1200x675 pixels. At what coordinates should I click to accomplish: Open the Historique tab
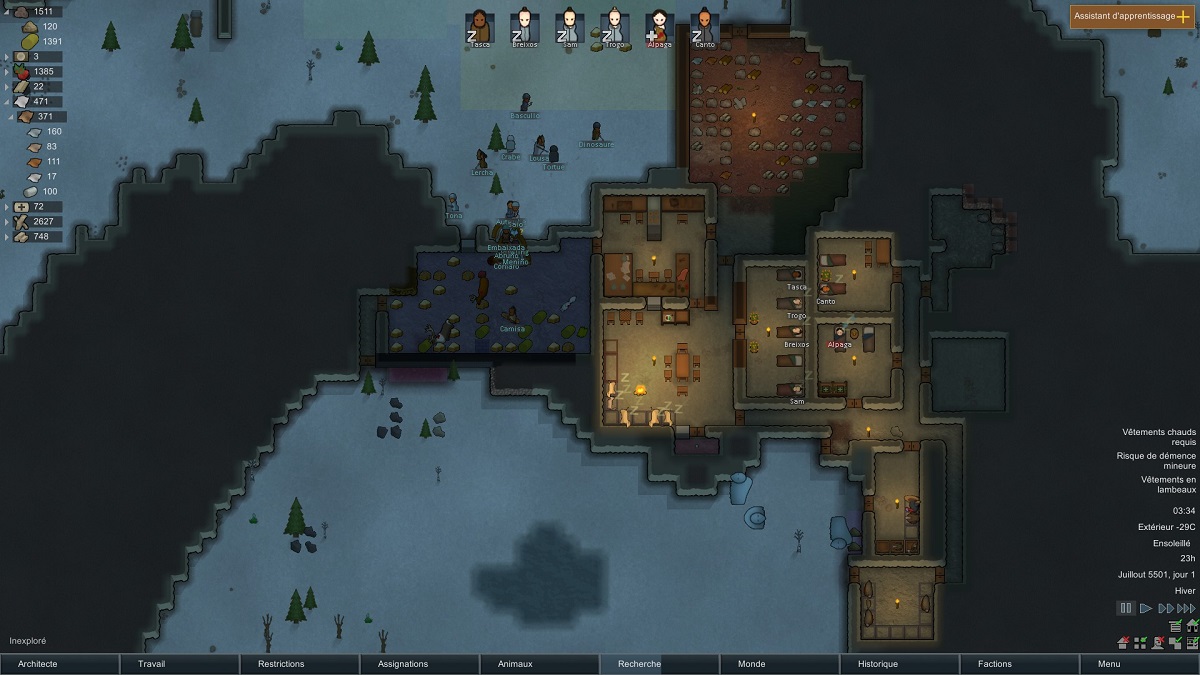900,664
